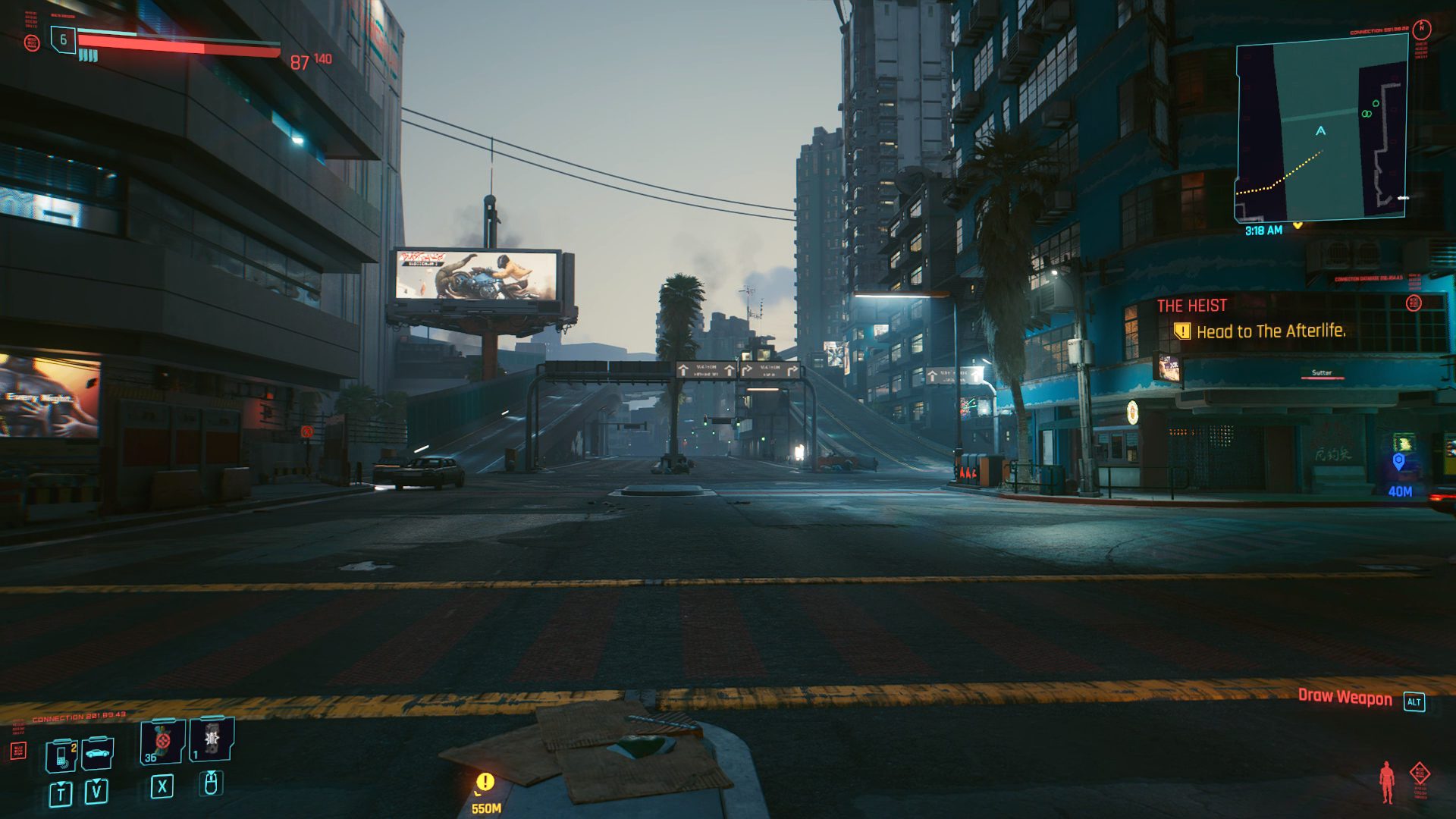Click the Head to The Afterlife objective

click(1270, 331)
